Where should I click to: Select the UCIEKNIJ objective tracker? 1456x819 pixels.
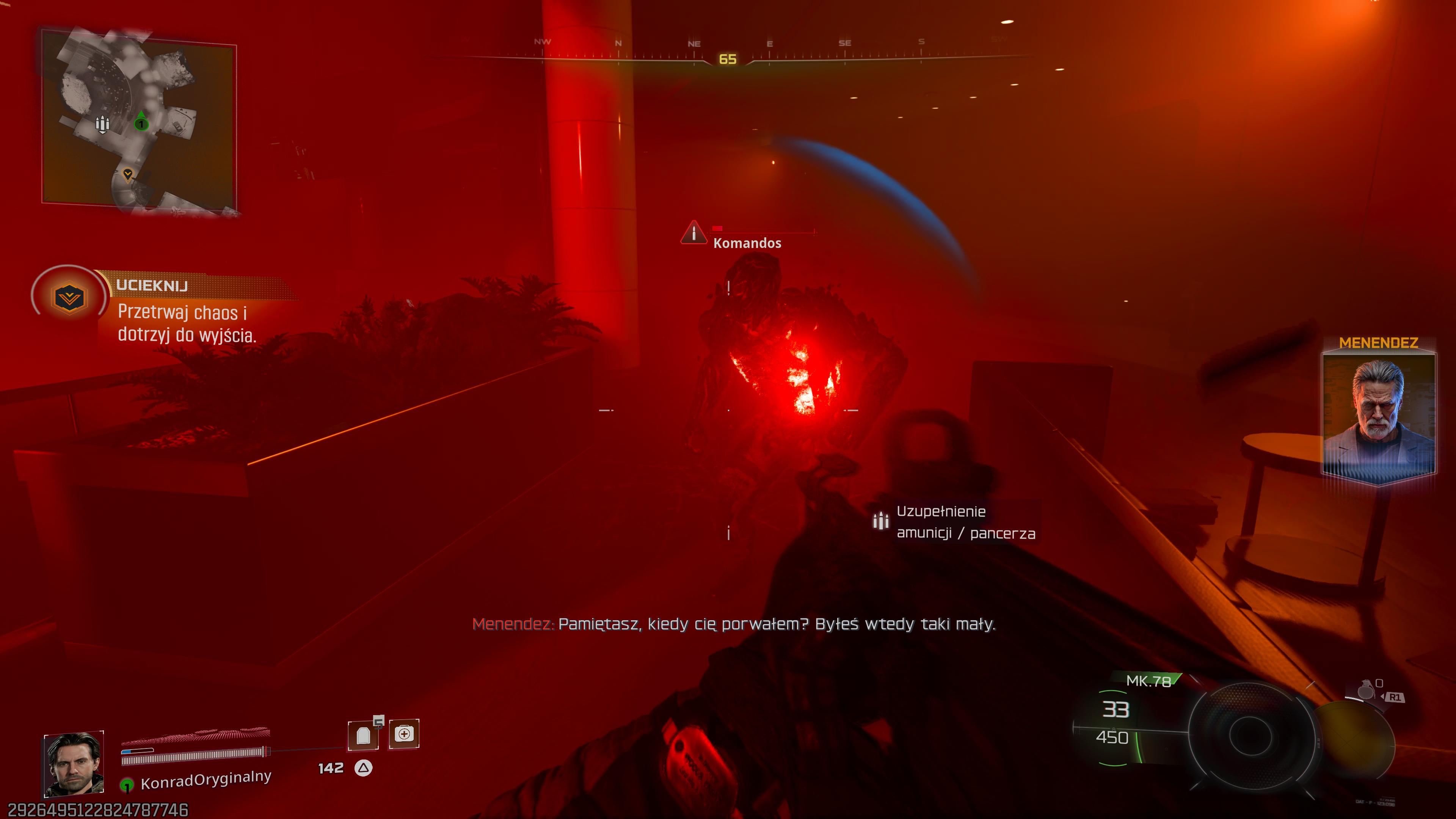152,286
